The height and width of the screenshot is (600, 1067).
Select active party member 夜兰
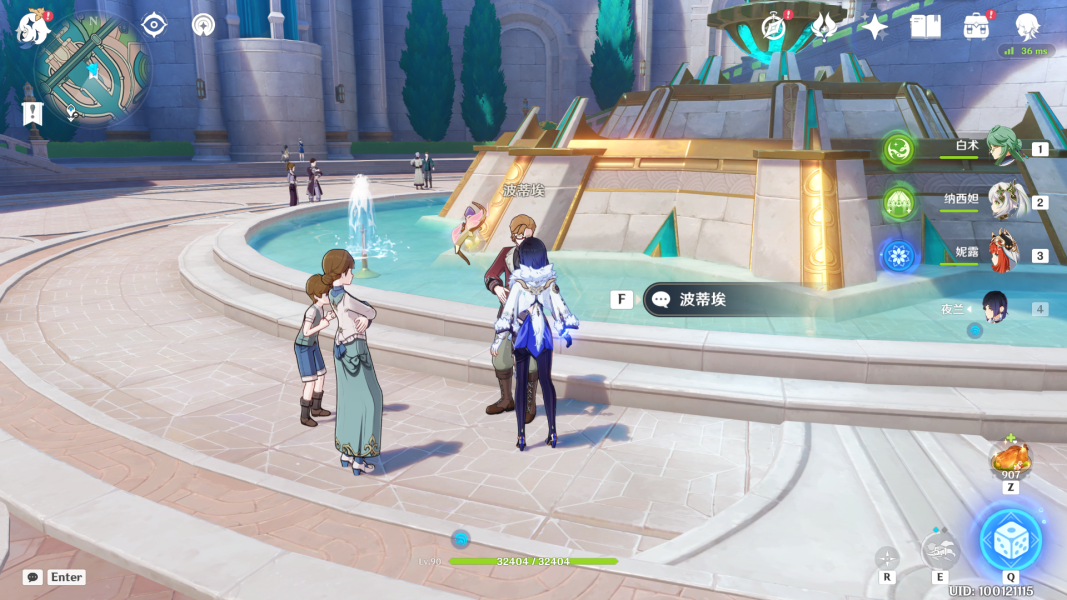tap(998, 307)
